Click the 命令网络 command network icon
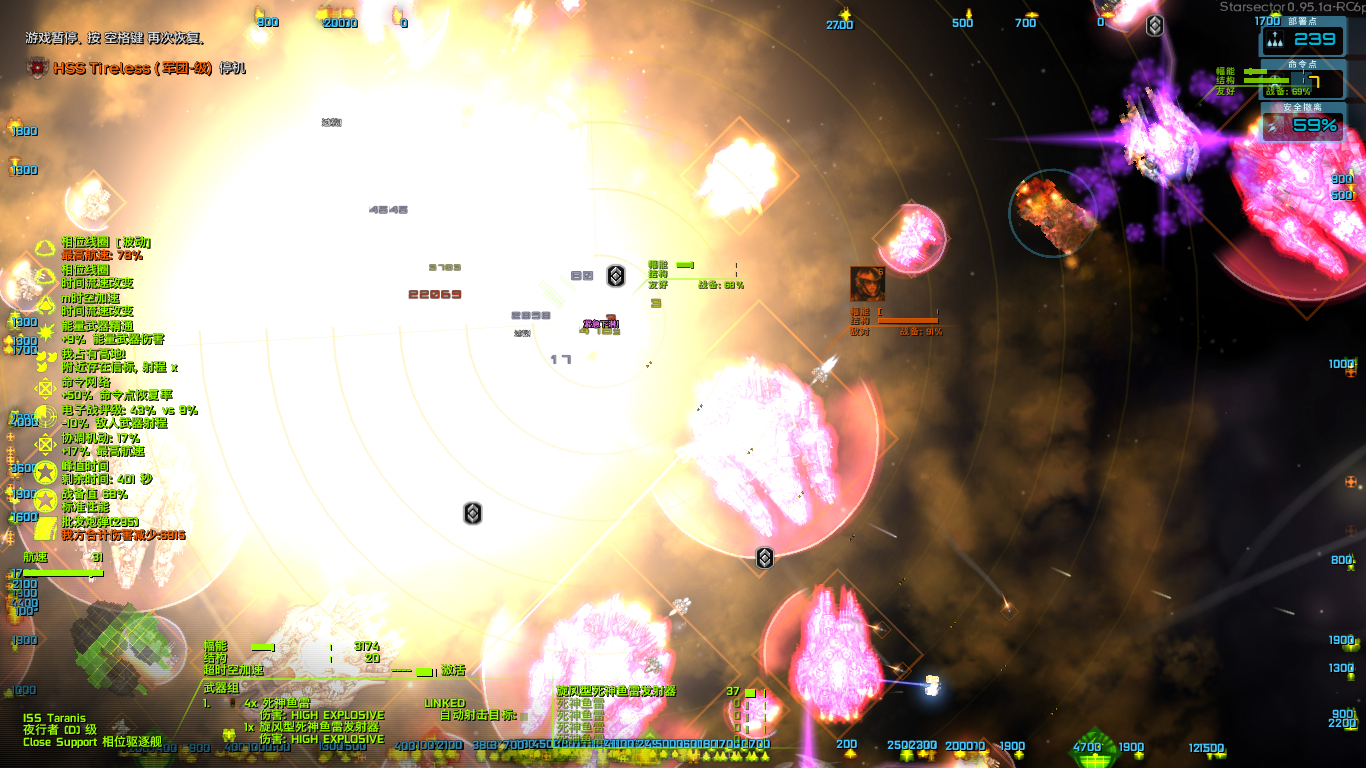 pos(44,389)
